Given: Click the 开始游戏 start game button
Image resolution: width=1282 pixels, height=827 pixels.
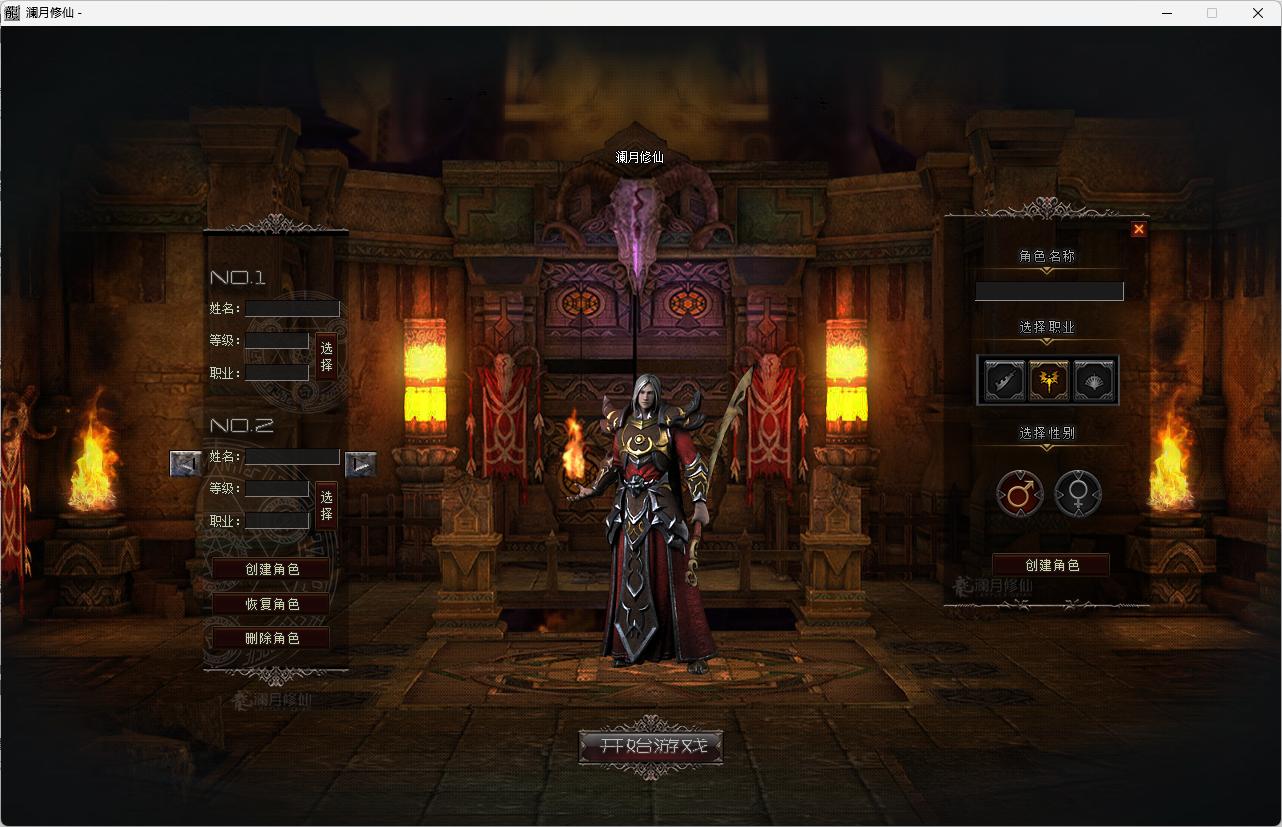Looking at the screenshot, I should coord(651,746).
